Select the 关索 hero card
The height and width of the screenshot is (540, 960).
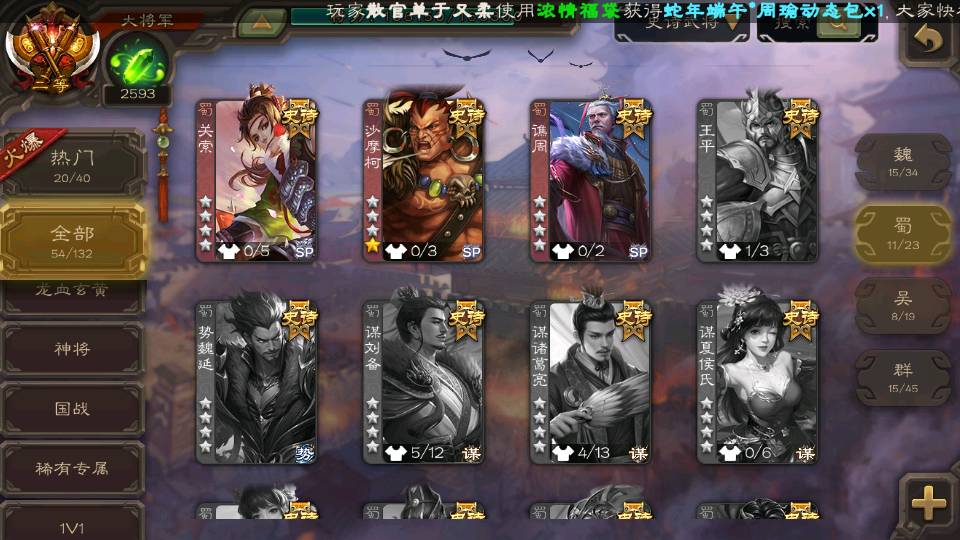click(x=256, y=180)
